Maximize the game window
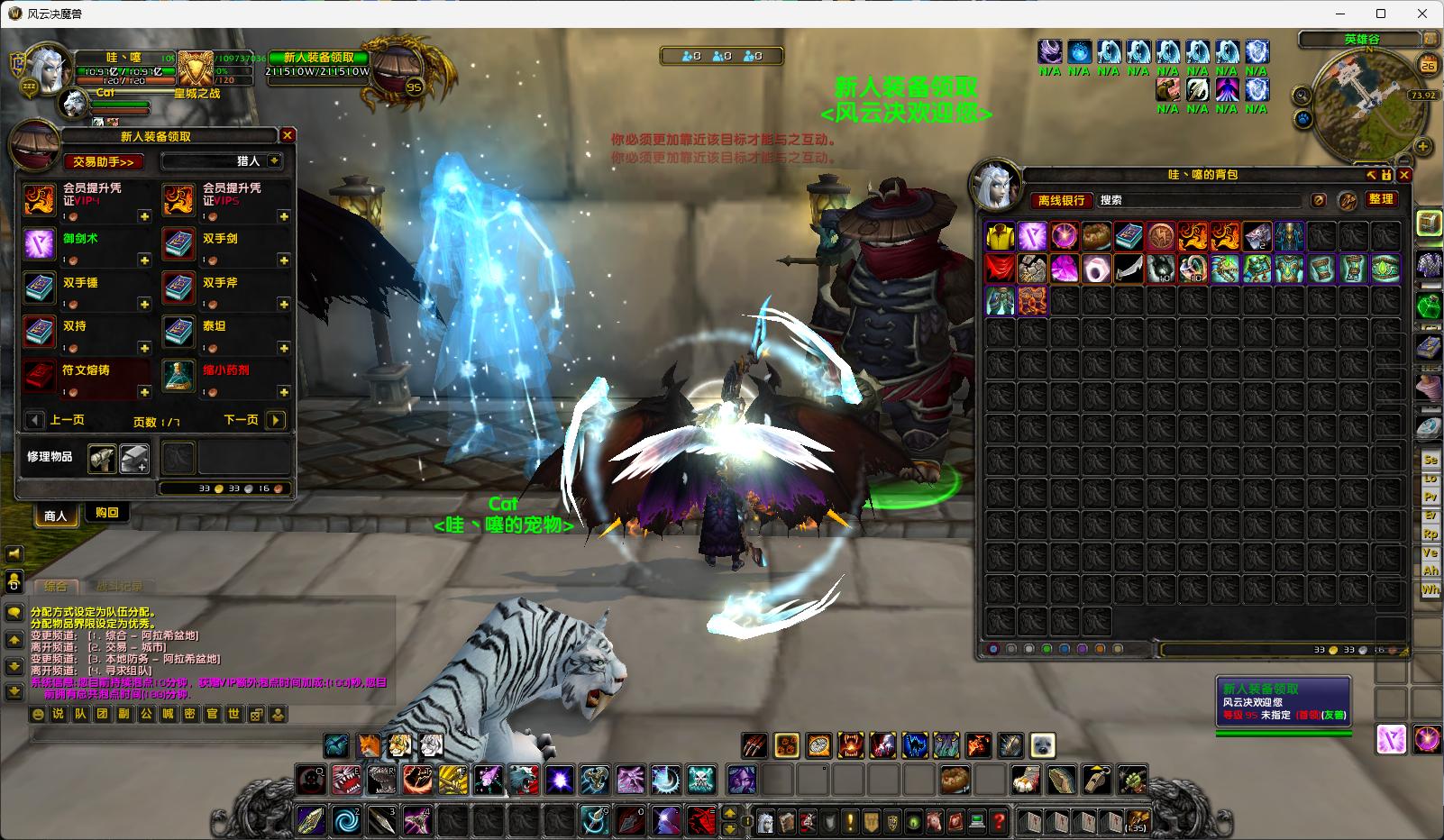Image resolution: width=1444 pixels, height=840 pixels. click(x=1381, y=14)
